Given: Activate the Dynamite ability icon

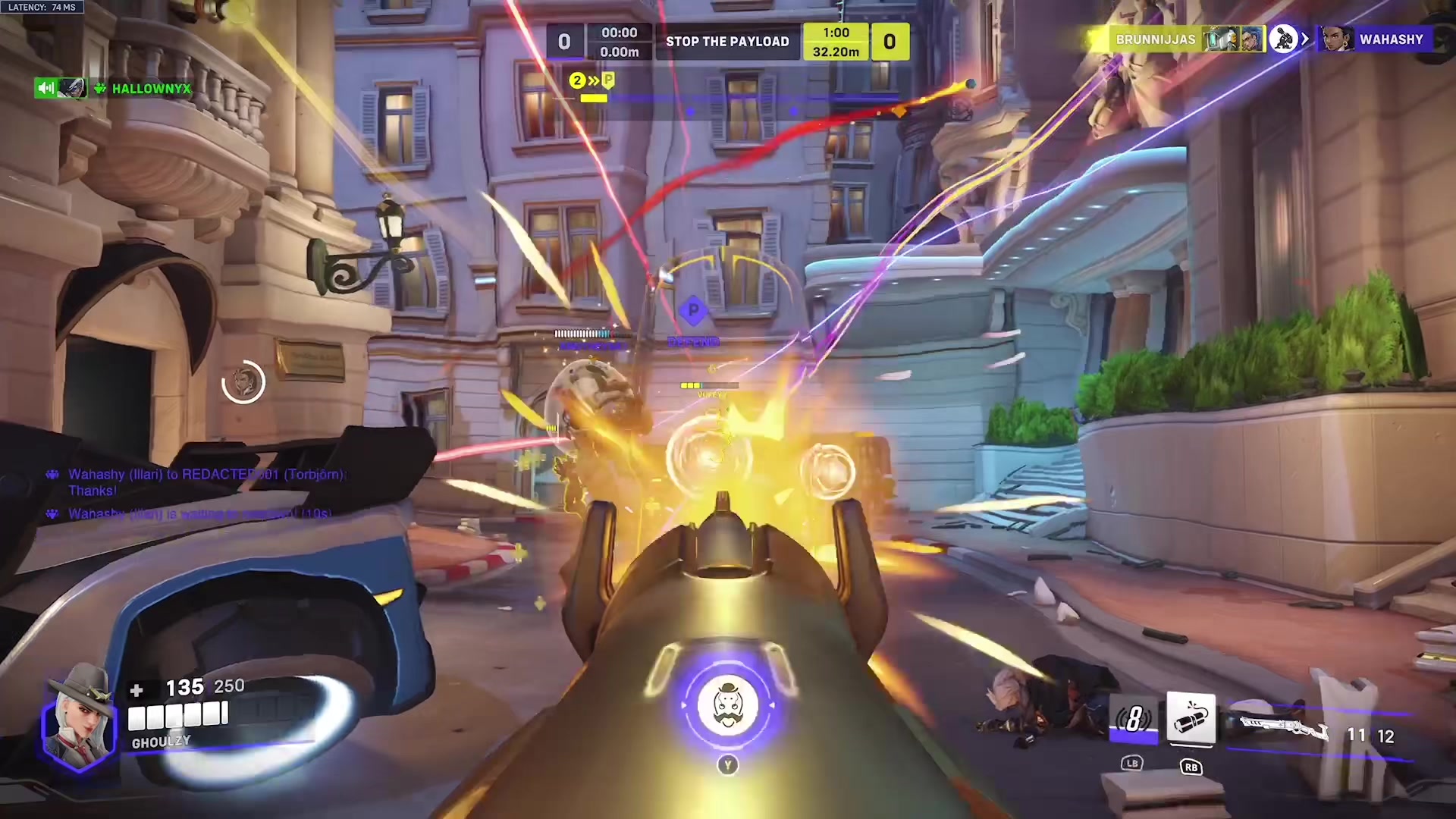Looking at the screenshot, I should [x=1191, y=718].
